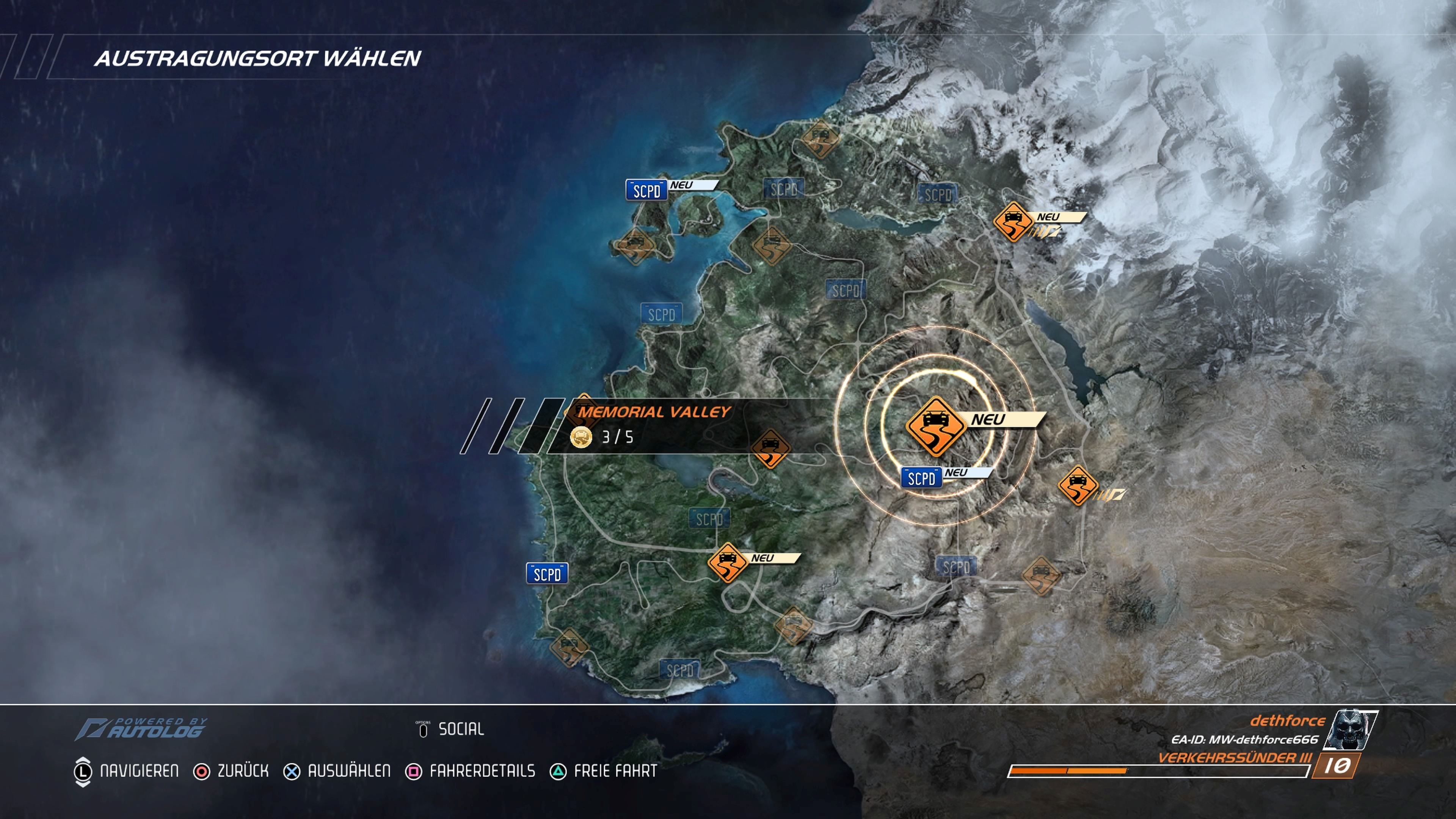Select the racer marker beside the Memorial Valley panel
Viewport: 1456px width, 819px height.
point(770,448)
